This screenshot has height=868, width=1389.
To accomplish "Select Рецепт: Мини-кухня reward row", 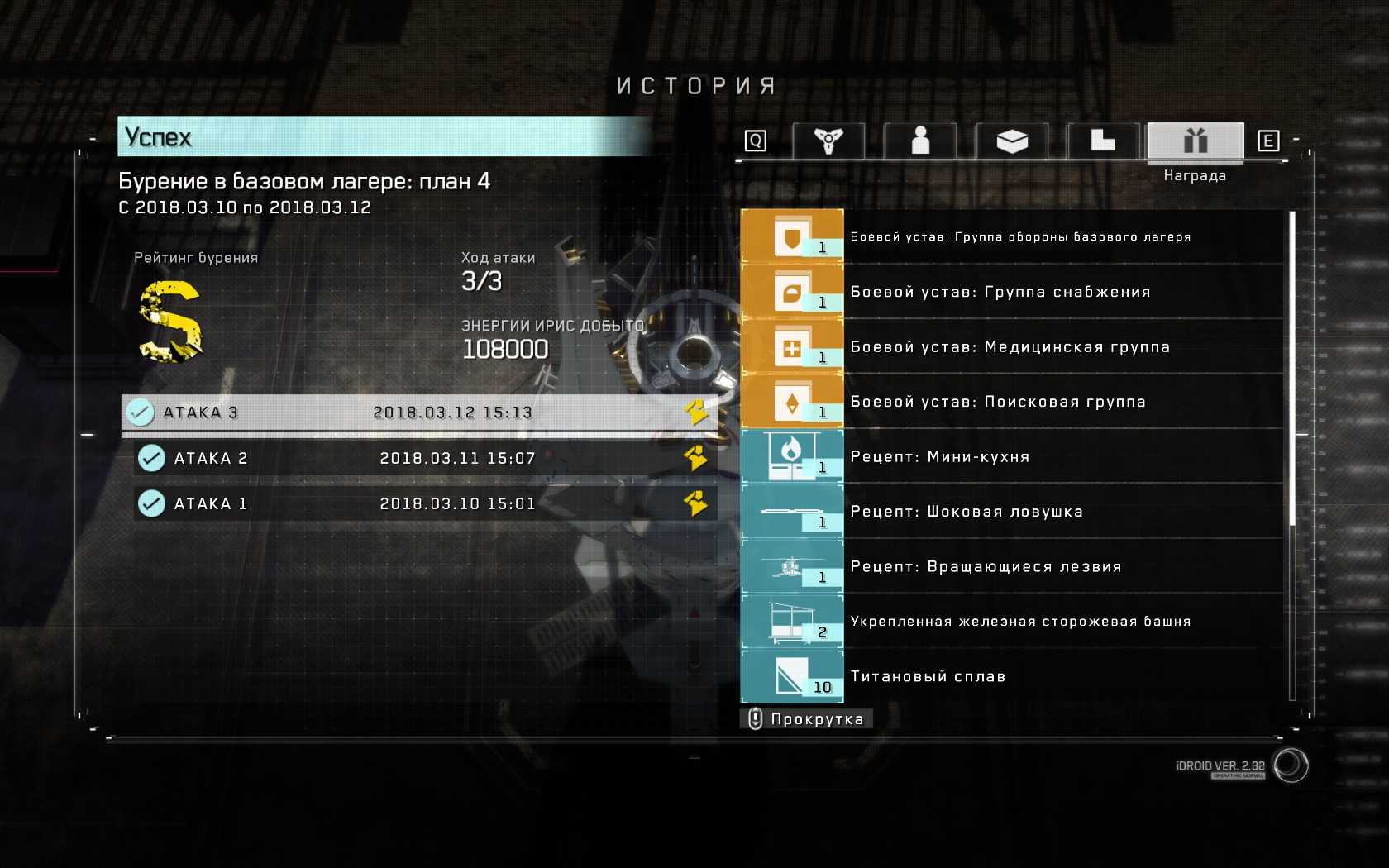I will [x=1013, y=457].
